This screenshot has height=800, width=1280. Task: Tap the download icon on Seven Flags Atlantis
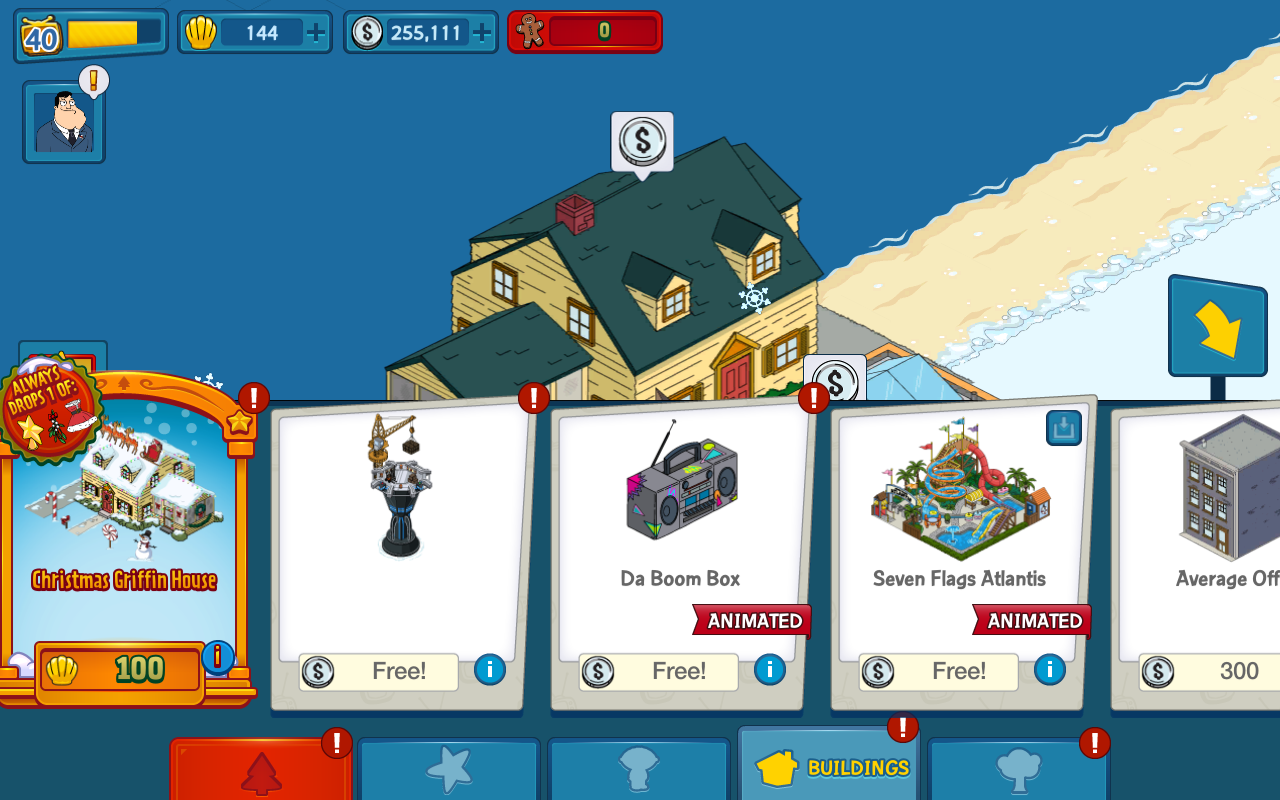(x=1063, y=428)
